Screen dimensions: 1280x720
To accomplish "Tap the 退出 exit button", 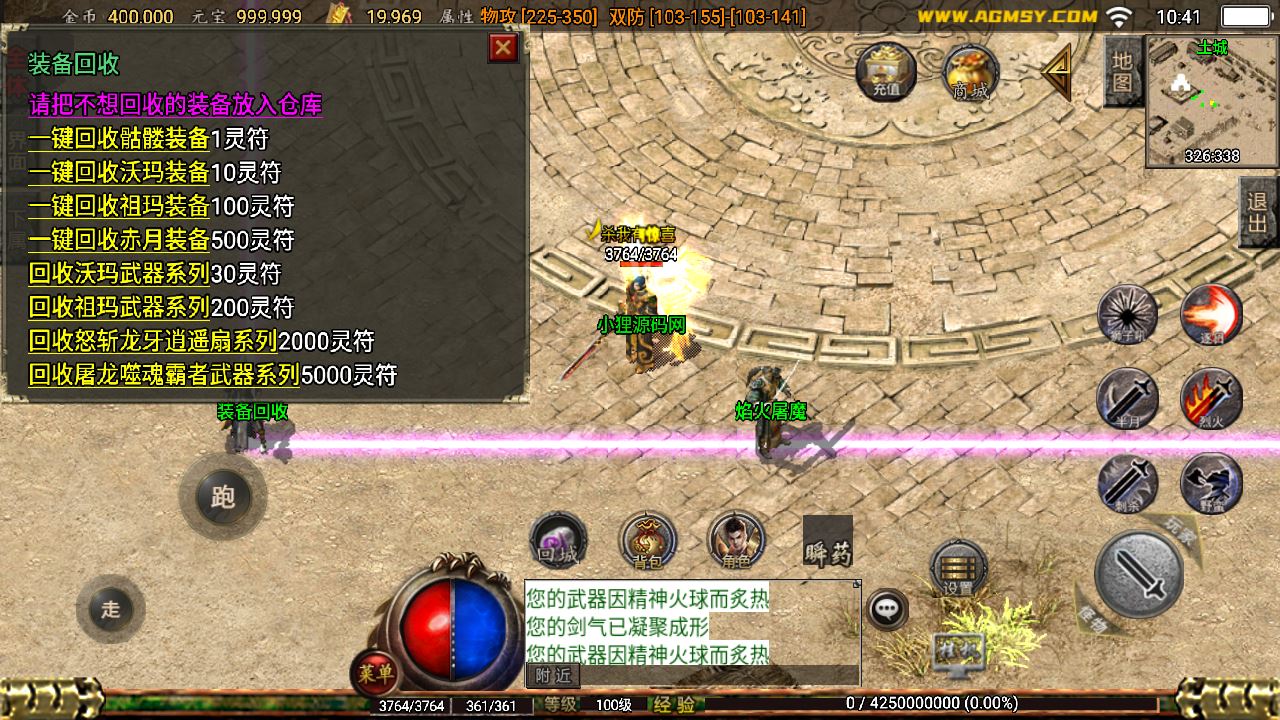I will click(1258, 212).
